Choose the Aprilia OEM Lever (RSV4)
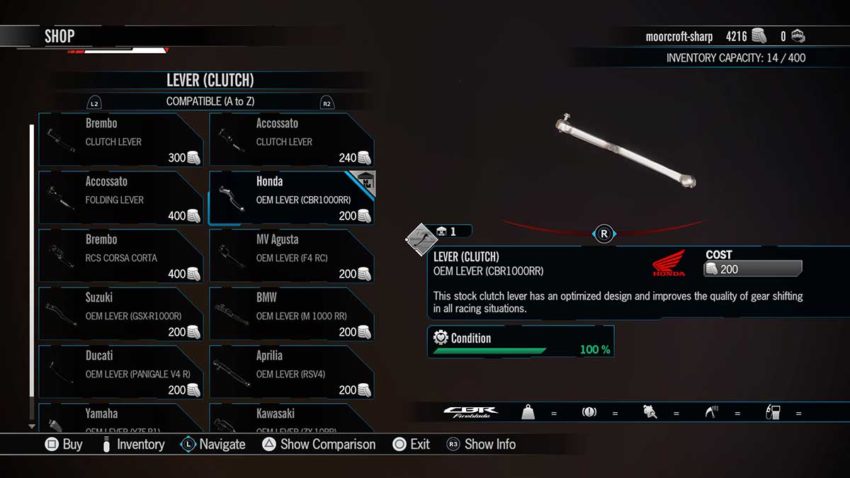The image size is (850, 478). click(x=291, y=372)
